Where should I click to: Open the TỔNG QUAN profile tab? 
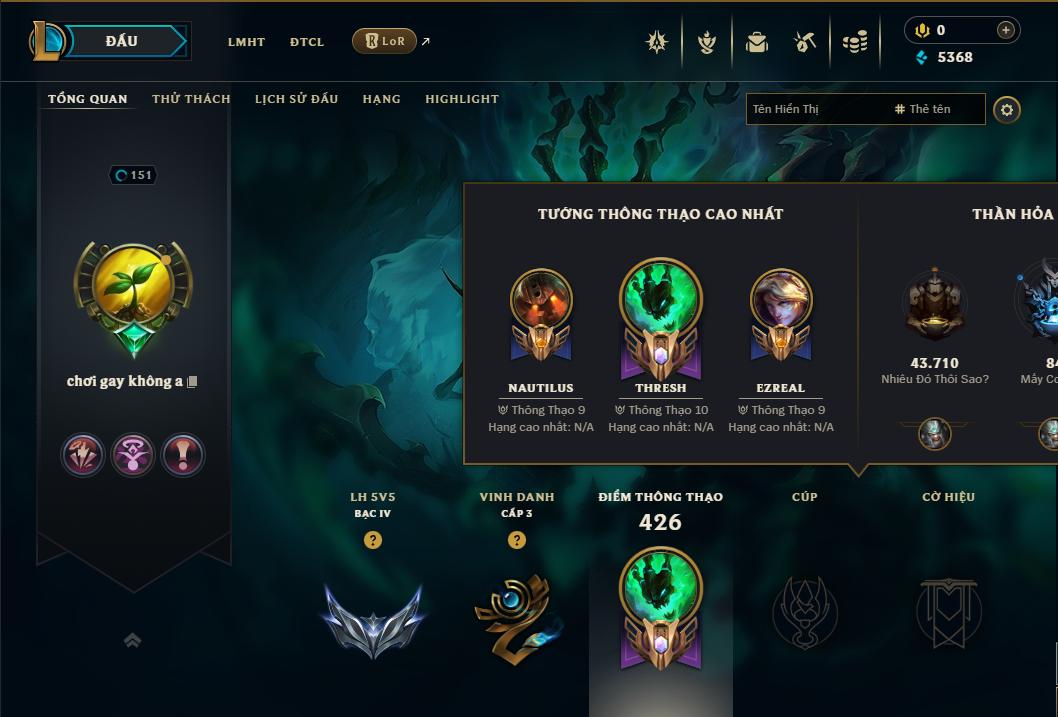coord(88,99)
